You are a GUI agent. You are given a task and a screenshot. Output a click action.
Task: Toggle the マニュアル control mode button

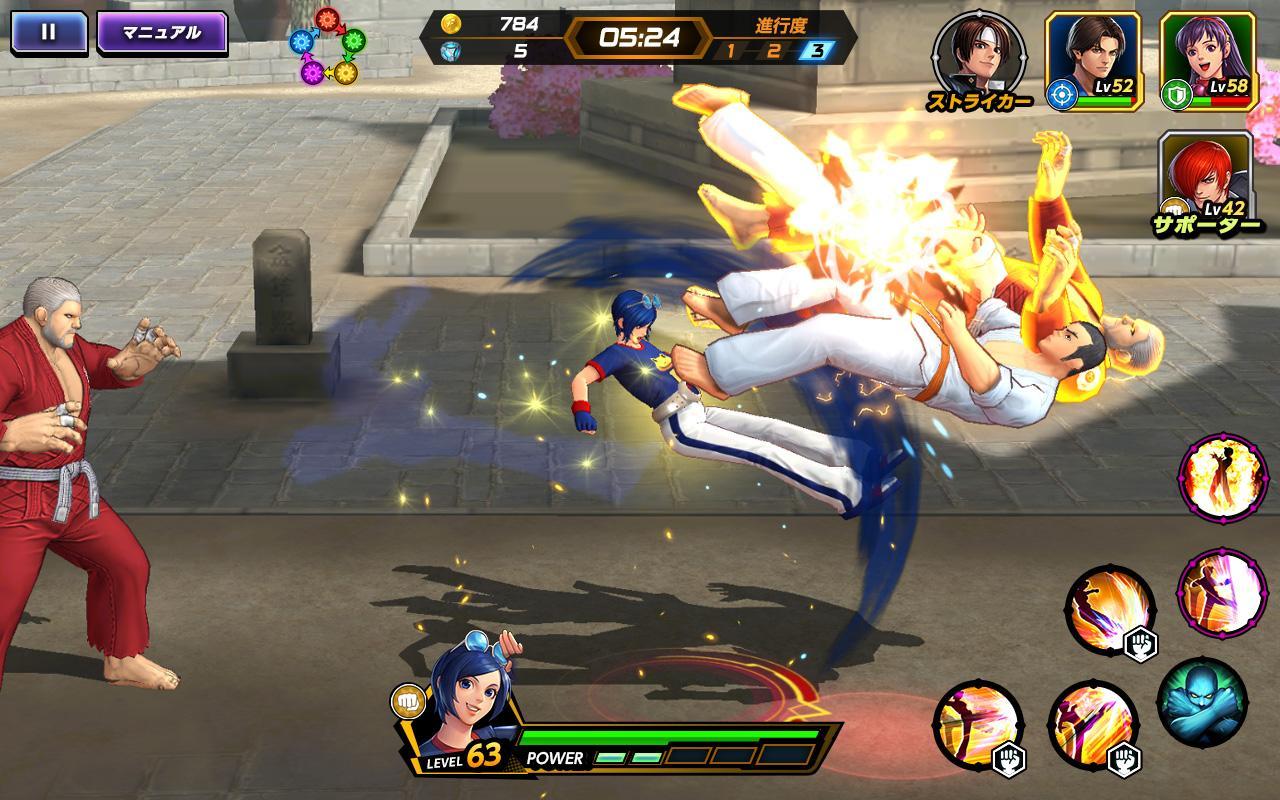161,32
